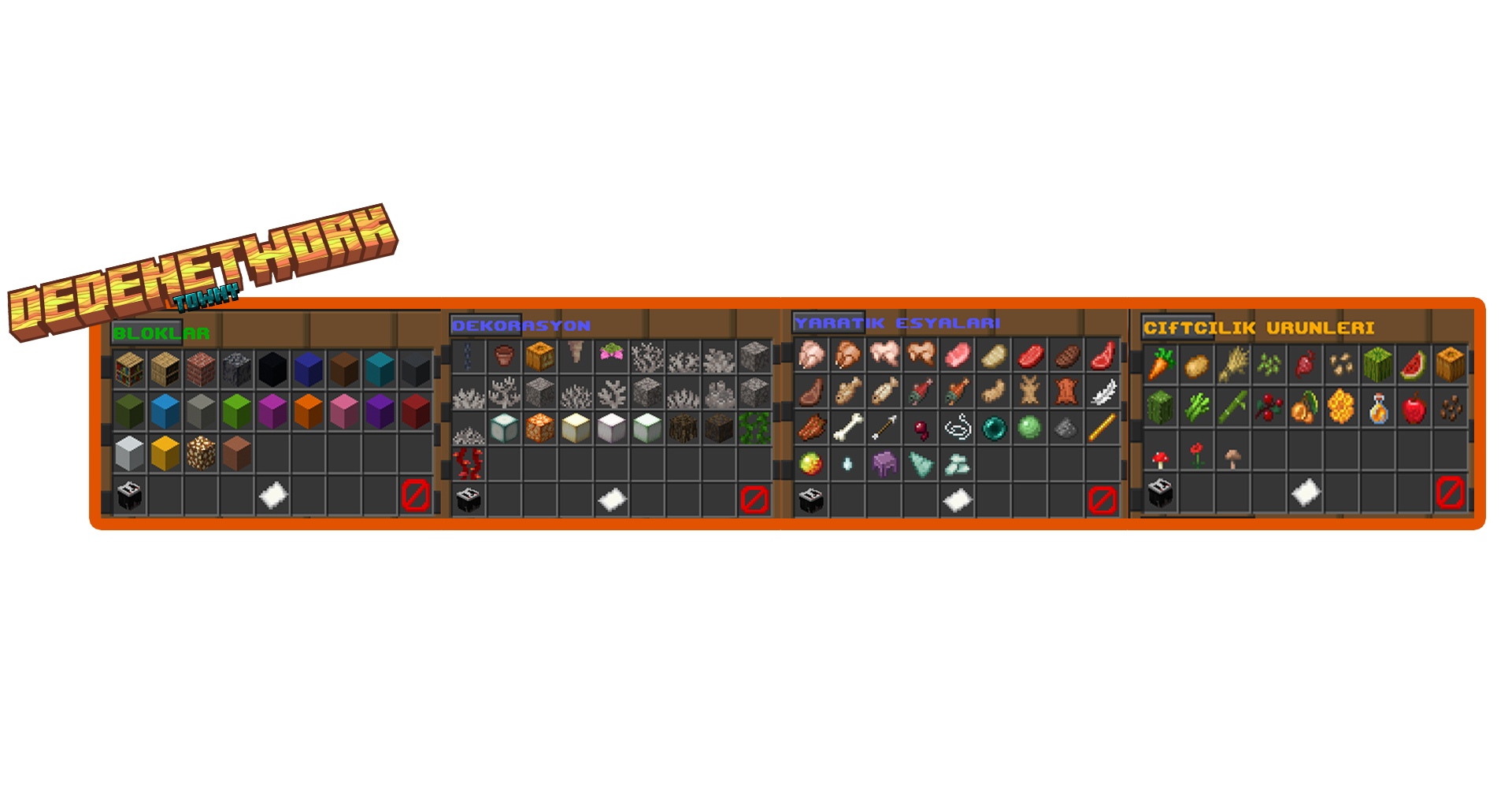This screenshot has width=1512, height=795.
Task: Choose the melon slice item
Action: (x=1414, y=364)
